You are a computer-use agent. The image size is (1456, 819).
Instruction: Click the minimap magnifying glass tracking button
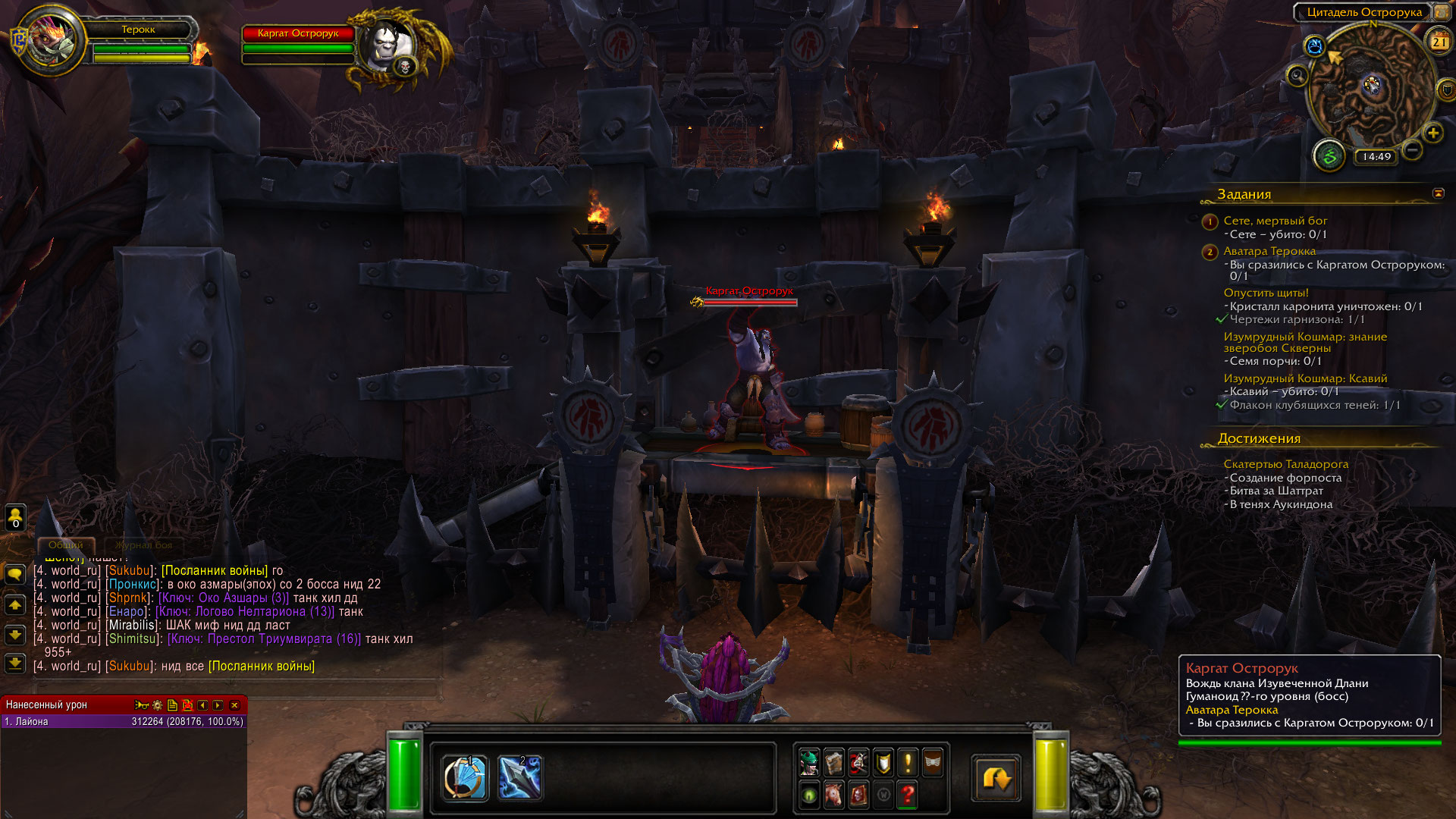(x=1298, y=76)
